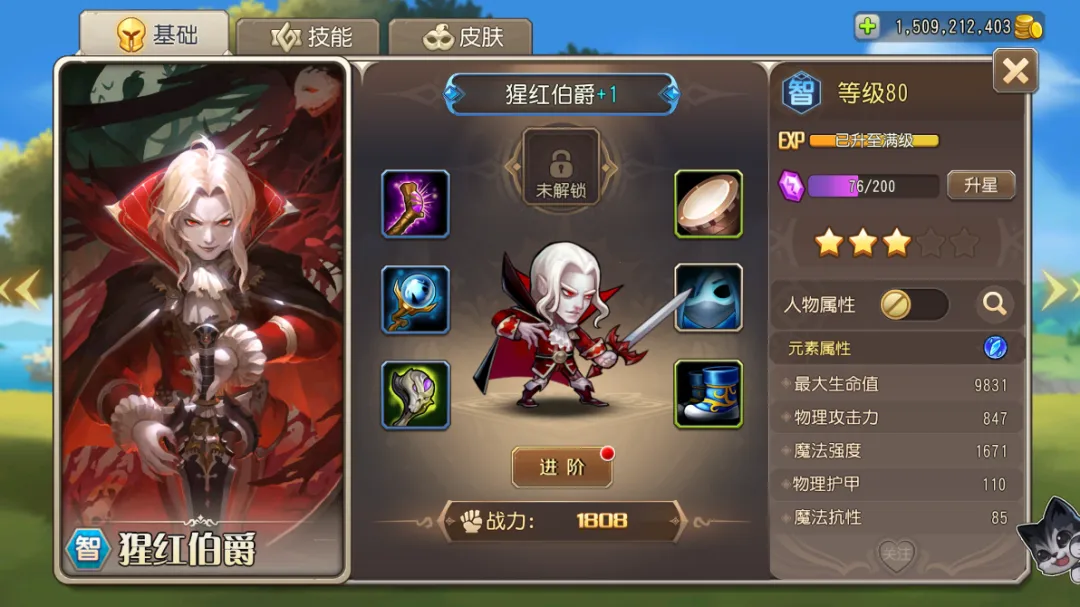Close the hero panel with X
The width and height of the screenshot is (1080, 607).
[1015, 71]
